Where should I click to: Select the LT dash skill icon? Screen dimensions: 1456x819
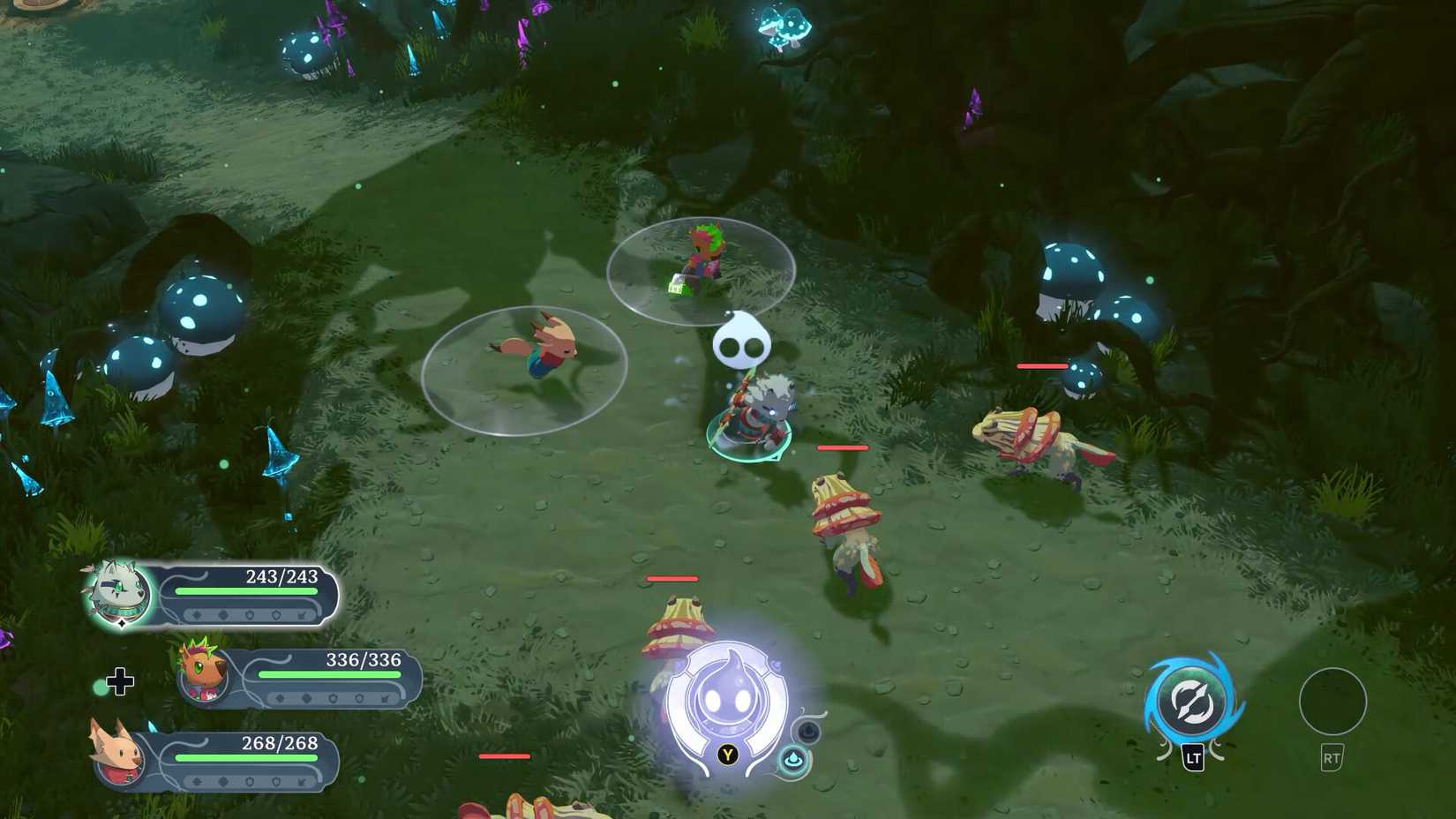(x=1193, y=700)
